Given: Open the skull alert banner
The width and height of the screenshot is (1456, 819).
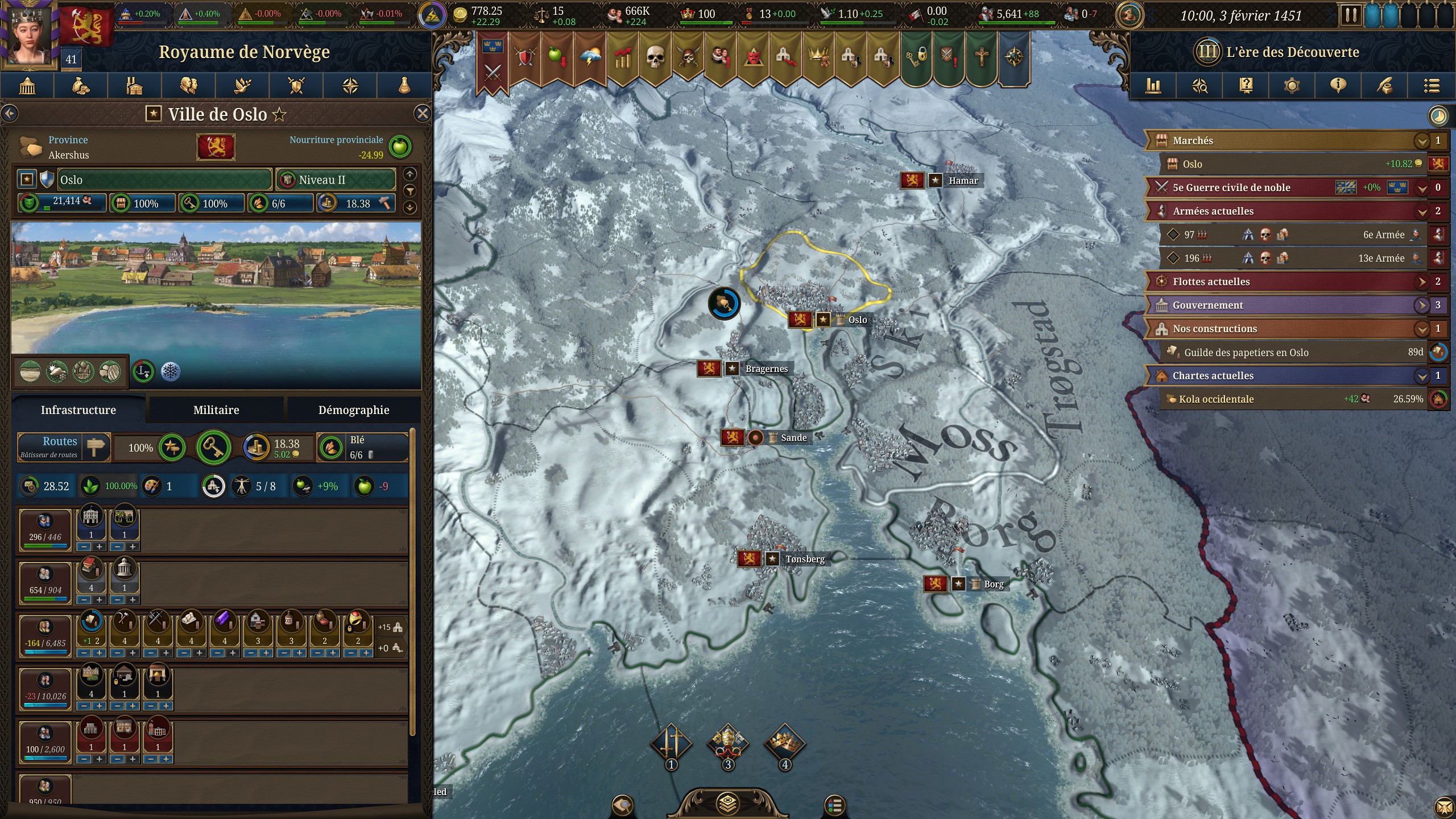Looking at the screenshot, I should click(x=655, y=57).
